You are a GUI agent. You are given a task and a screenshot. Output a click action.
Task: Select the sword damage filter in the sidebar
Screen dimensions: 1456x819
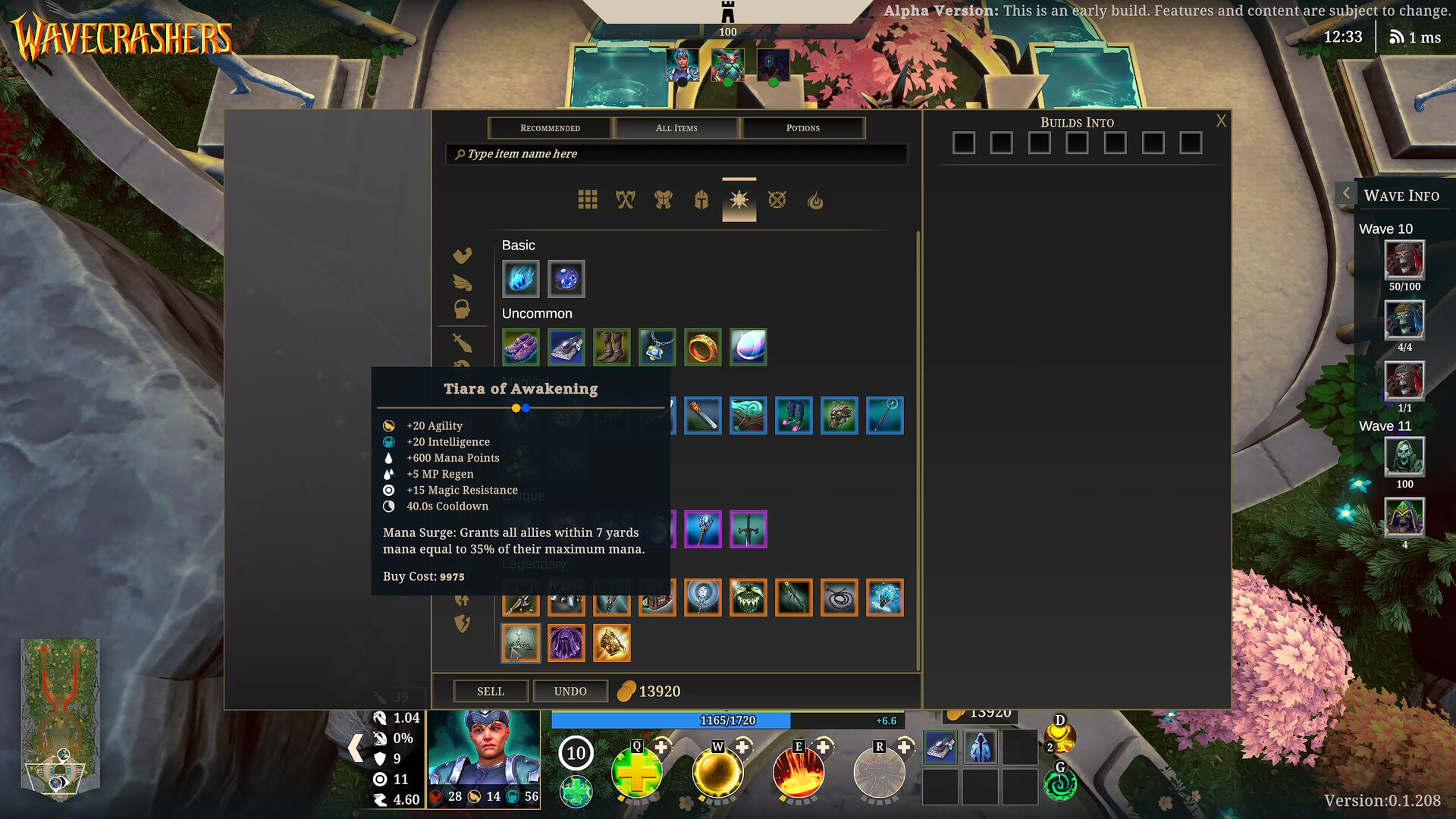pos(462,344)
